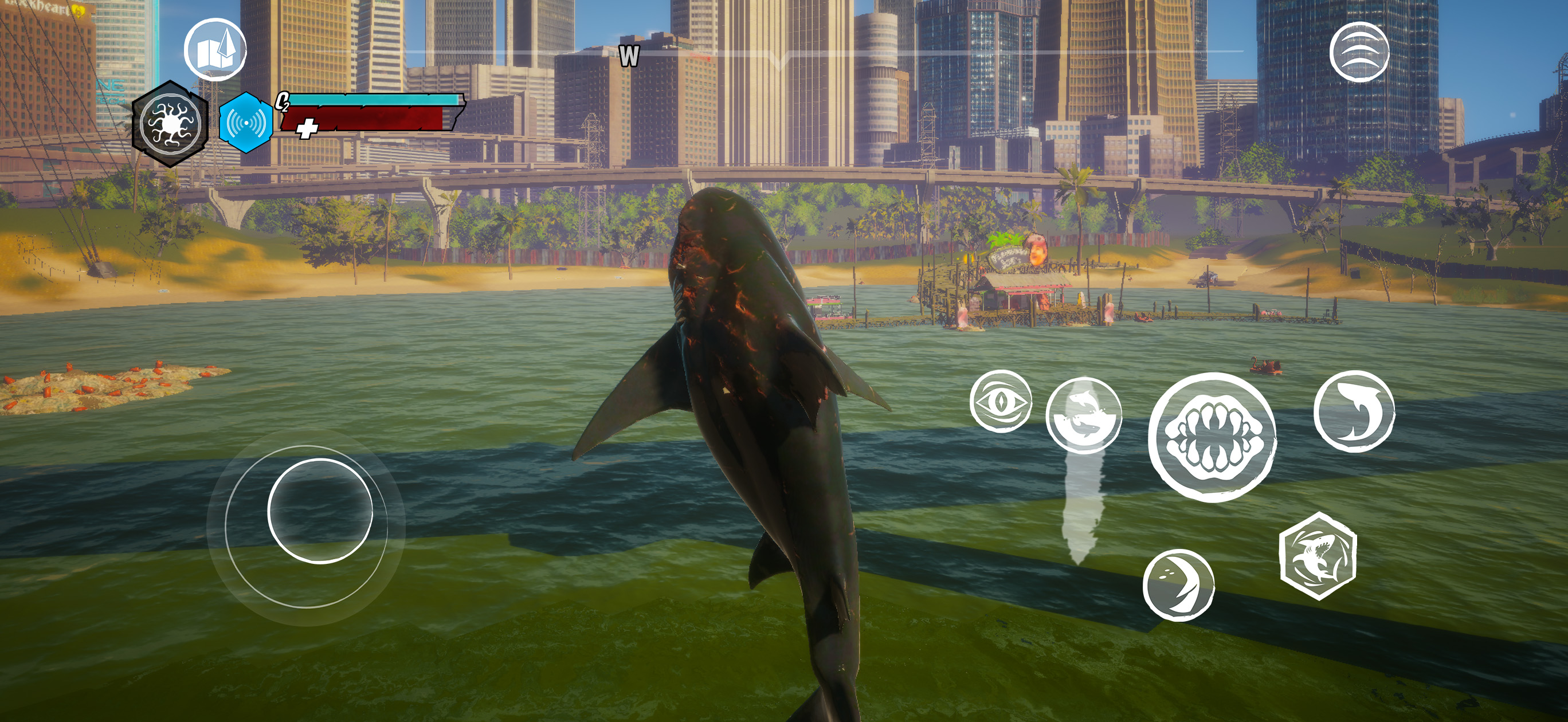This screenshot has height=722, width=1568.
Task: Activate the hexagonal shark evolution ability
Action: (x=1318, y=556)
